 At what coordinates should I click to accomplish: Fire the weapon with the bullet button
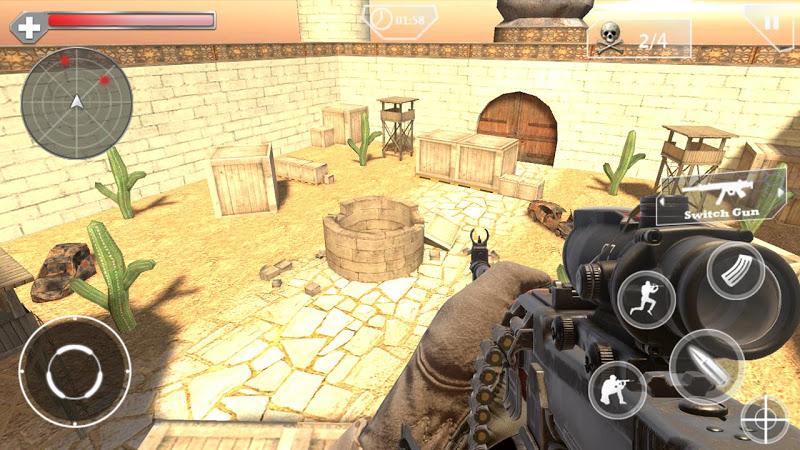click(706, 366)
